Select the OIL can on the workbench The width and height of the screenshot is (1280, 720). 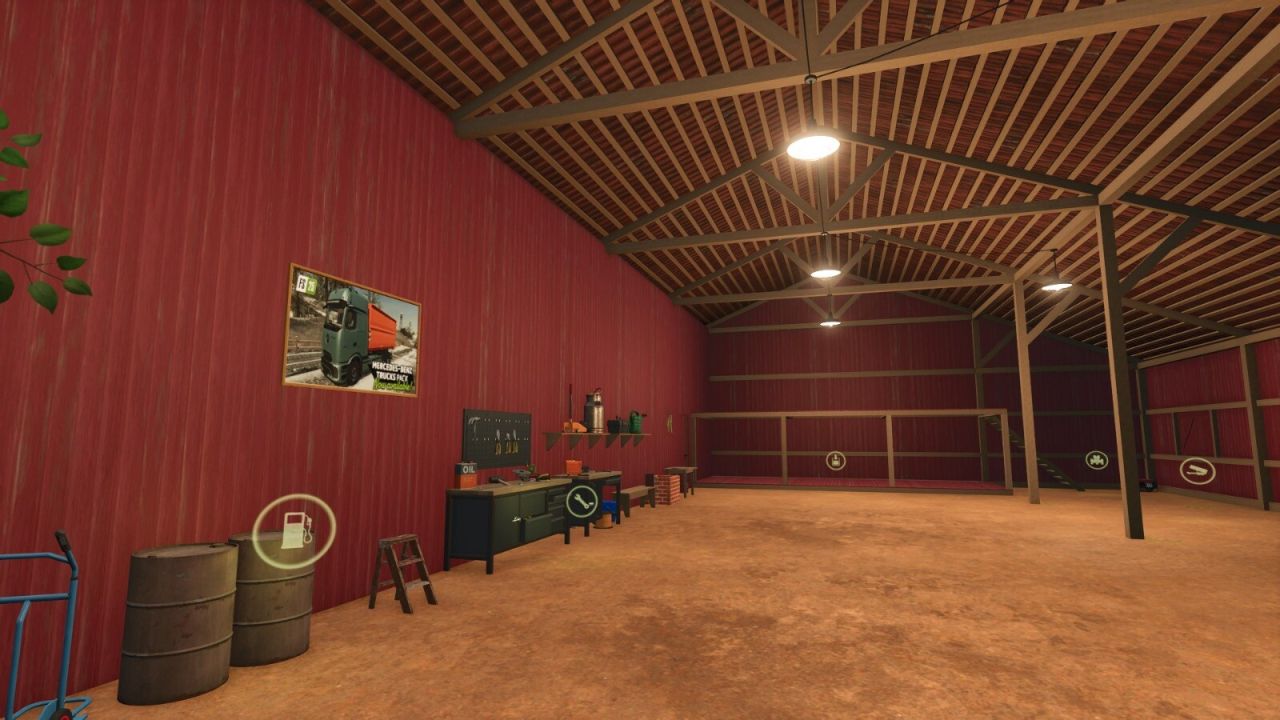coord(467,466)
